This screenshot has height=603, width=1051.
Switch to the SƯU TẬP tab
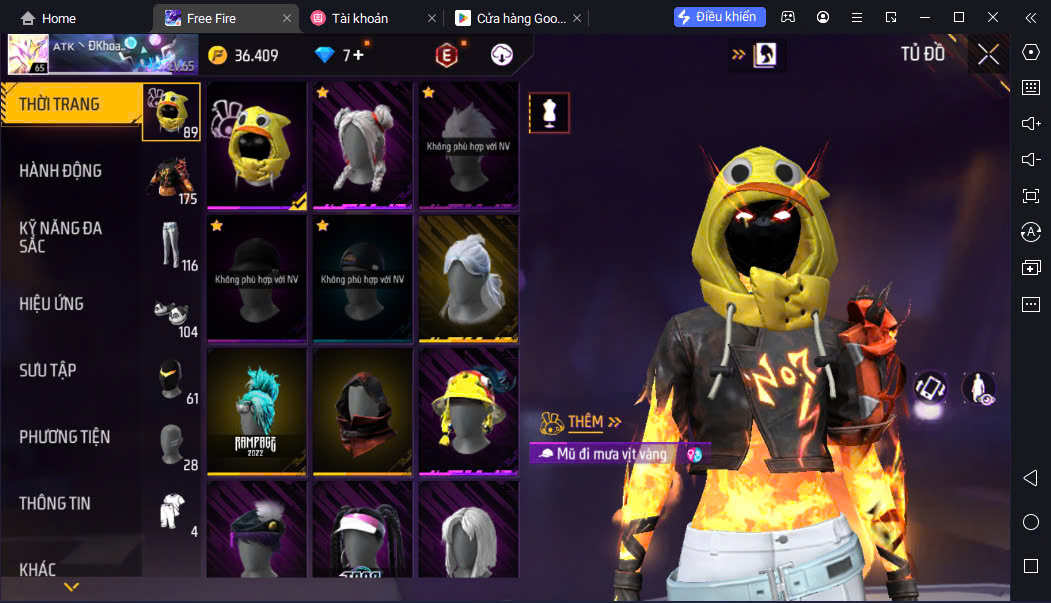(48, 370)
